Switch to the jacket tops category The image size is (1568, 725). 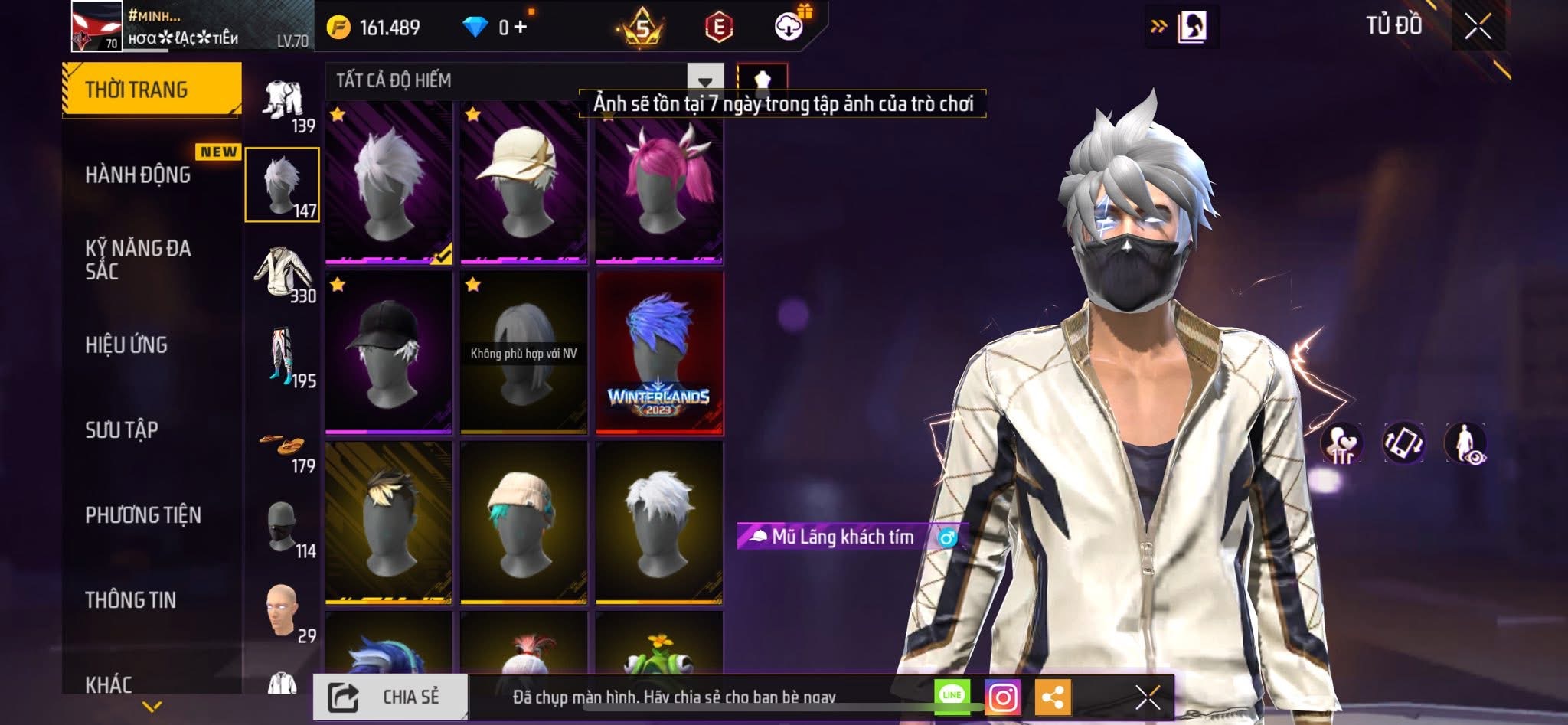coord(282,273)
